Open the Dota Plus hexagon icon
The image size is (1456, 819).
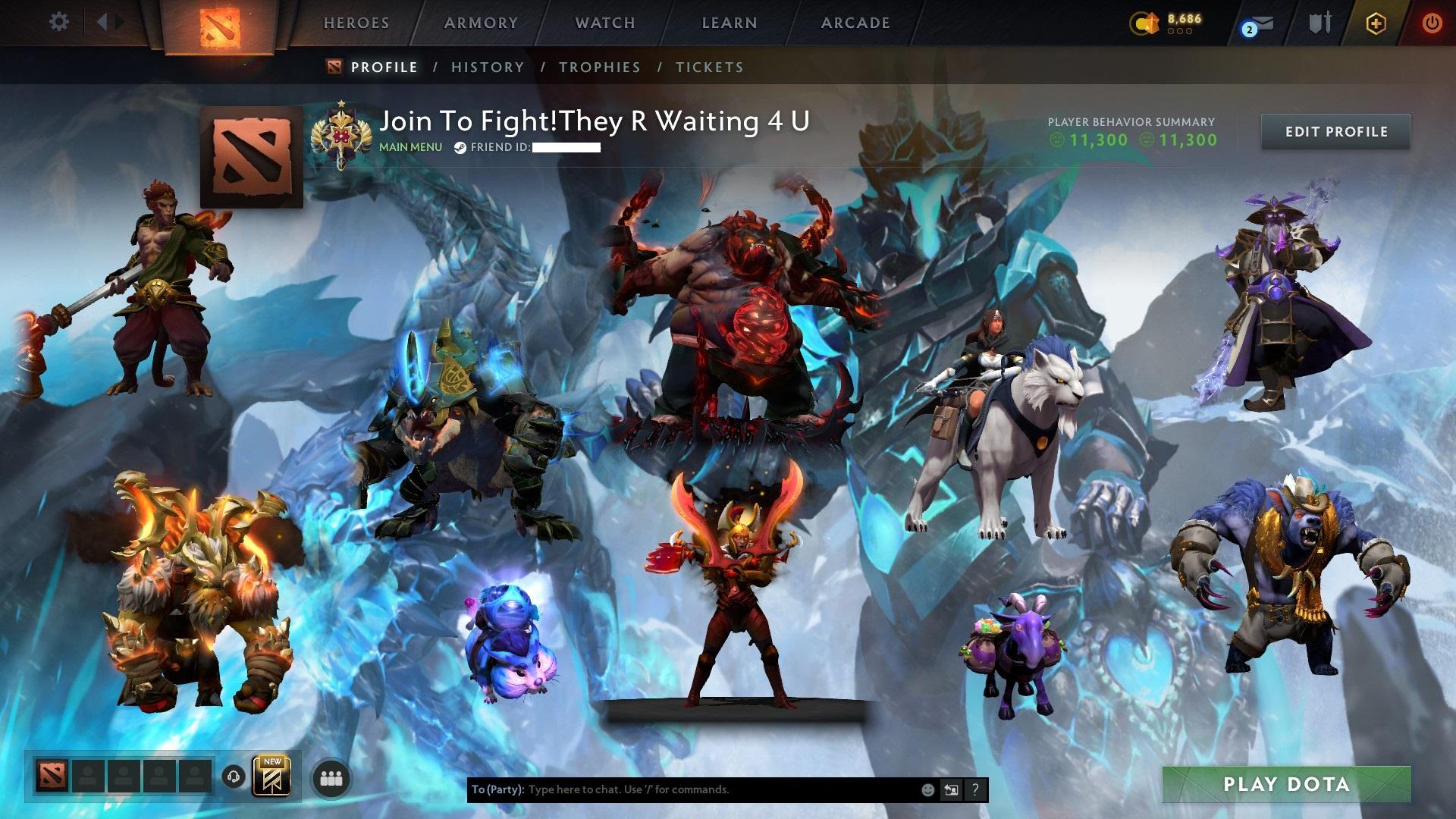pos(1378,24)
